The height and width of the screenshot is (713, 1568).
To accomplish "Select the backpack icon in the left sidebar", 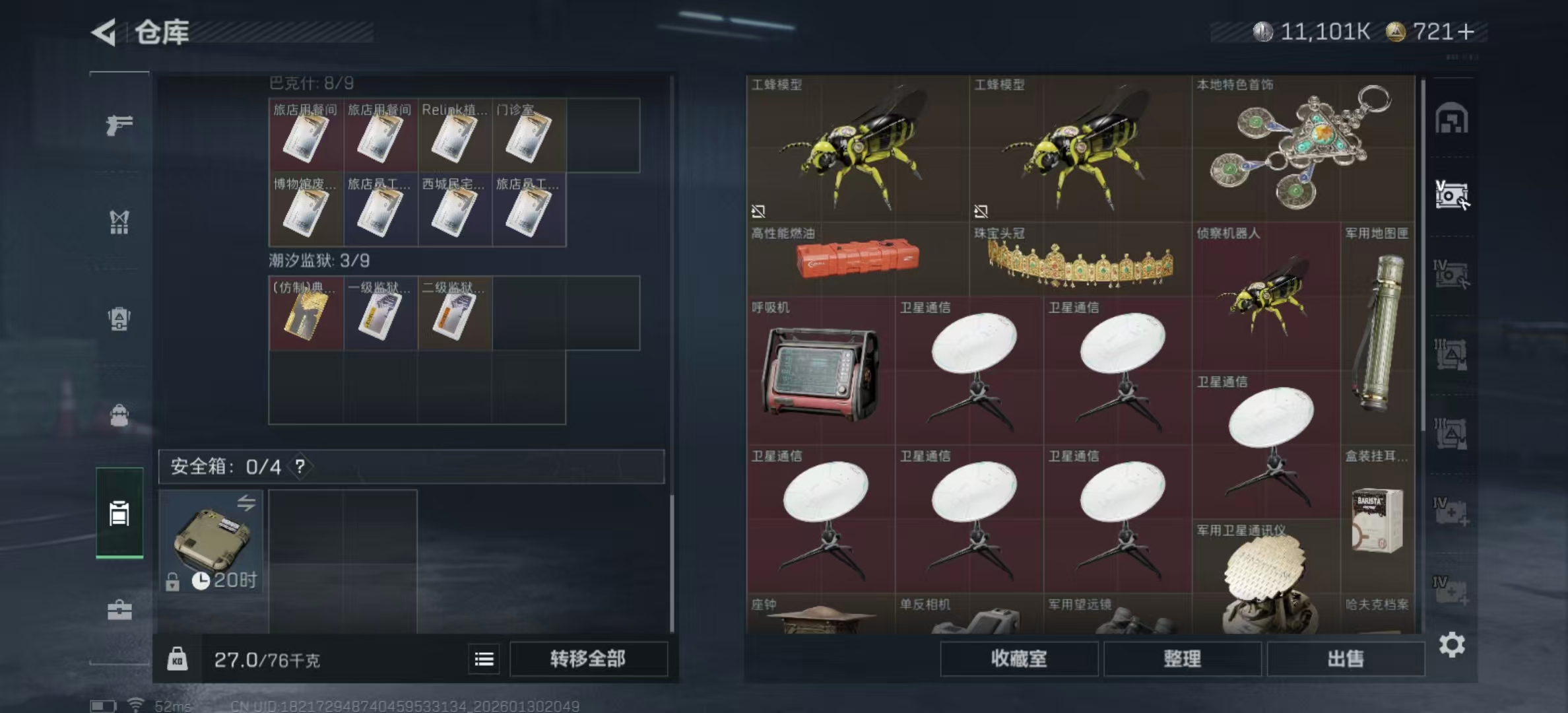I will [x=120, y=320].
